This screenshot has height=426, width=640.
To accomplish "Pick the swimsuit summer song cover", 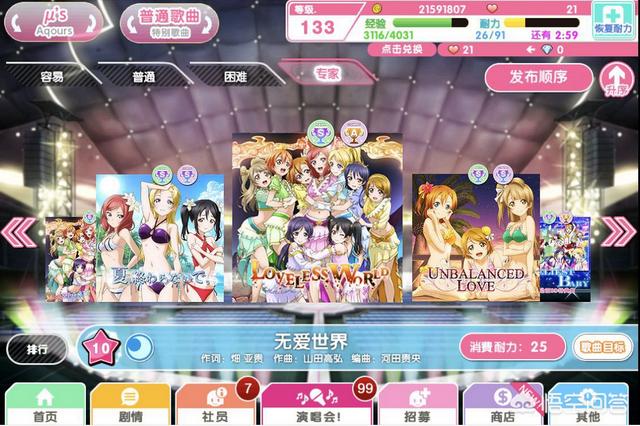I will (x=160, y=238).
